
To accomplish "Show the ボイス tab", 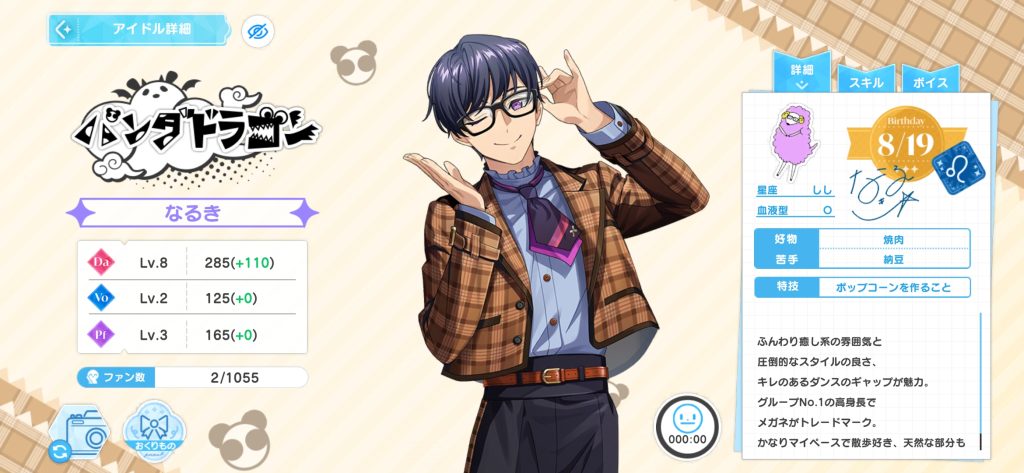I will pos(930,80).
